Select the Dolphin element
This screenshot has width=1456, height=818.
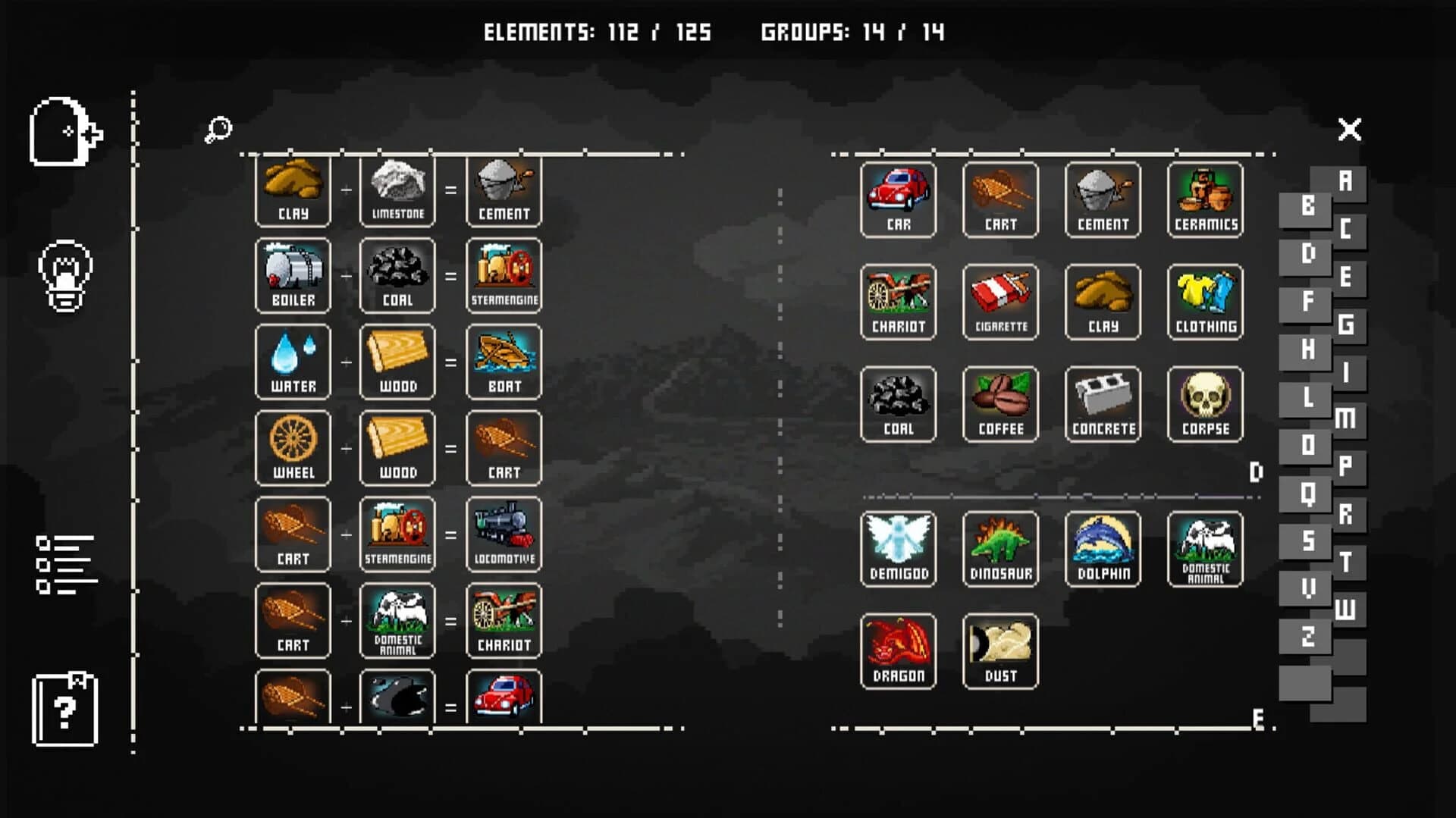tap(1103, 547)
